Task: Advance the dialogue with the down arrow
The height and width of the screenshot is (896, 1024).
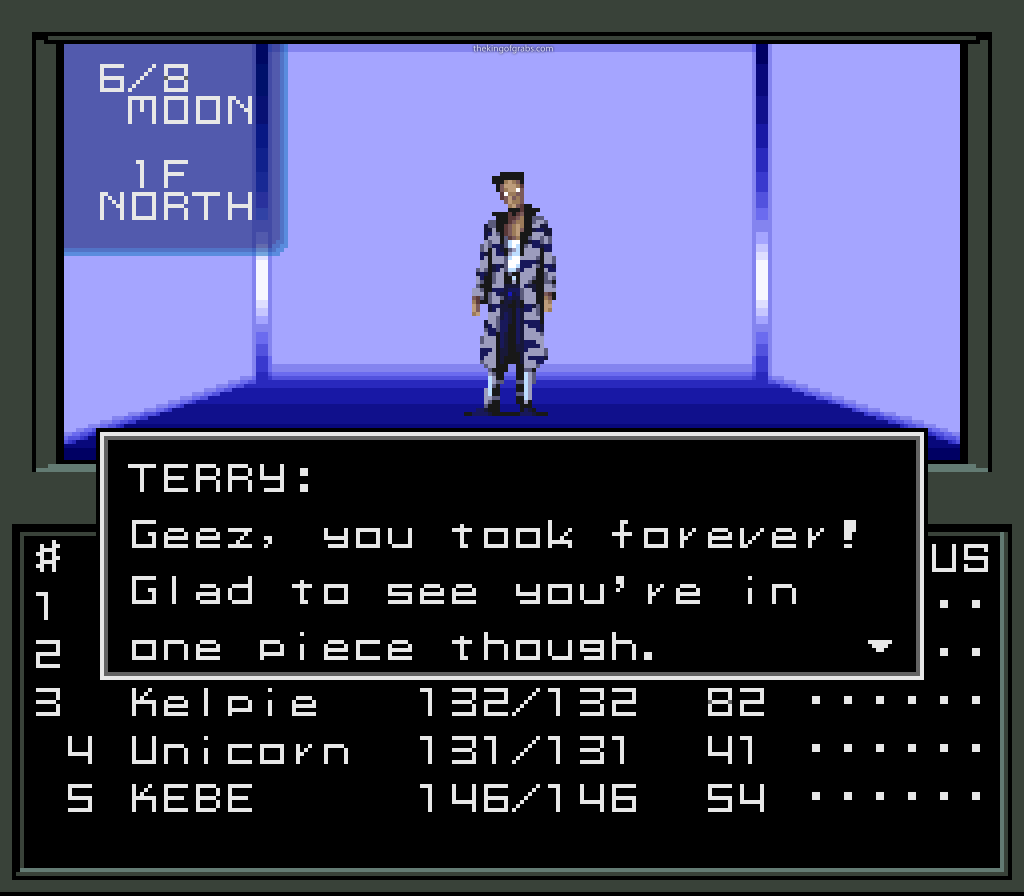Action: [x=879, y=647]
